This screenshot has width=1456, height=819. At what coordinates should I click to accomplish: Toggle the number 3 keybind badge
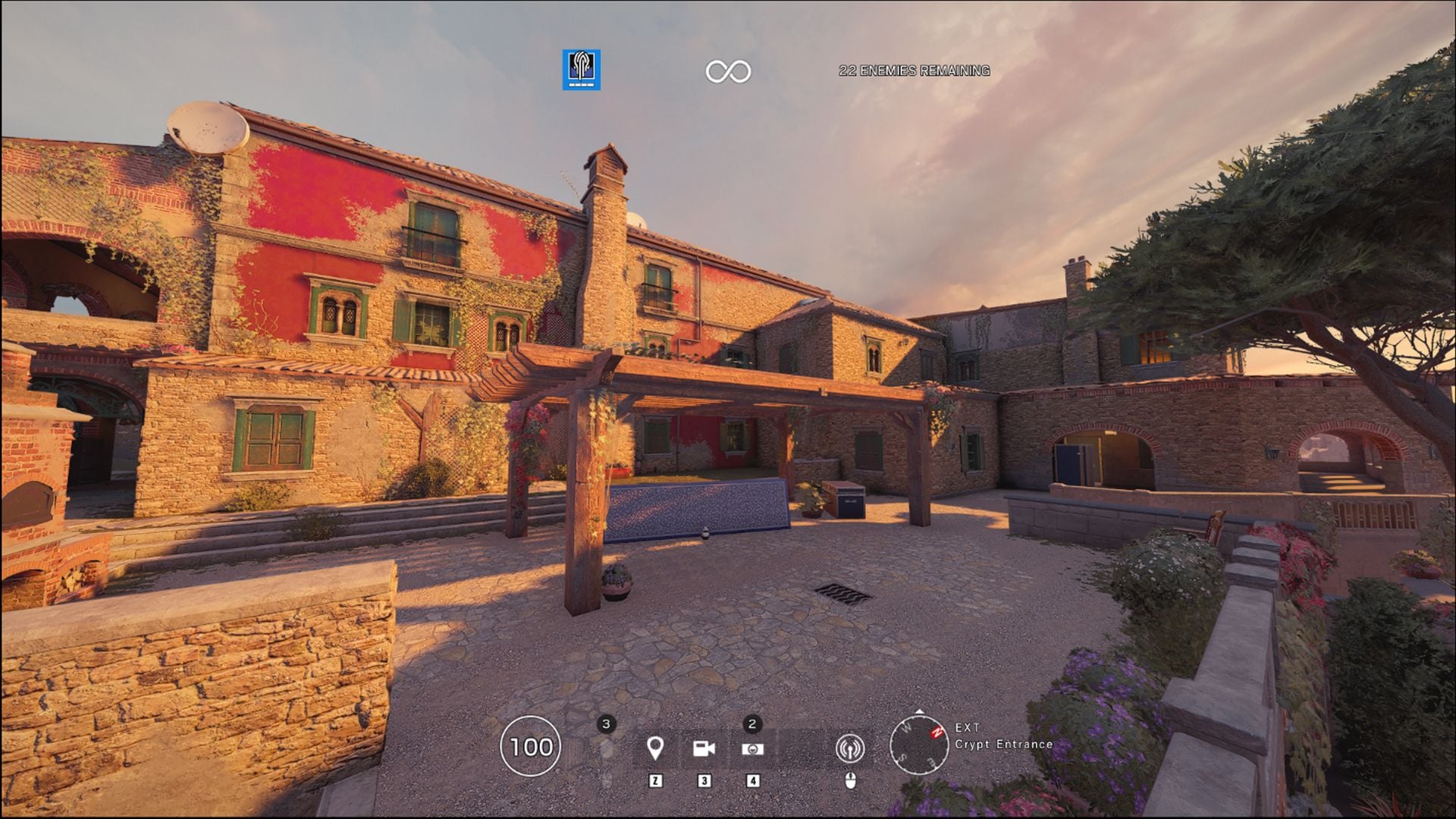703,781
